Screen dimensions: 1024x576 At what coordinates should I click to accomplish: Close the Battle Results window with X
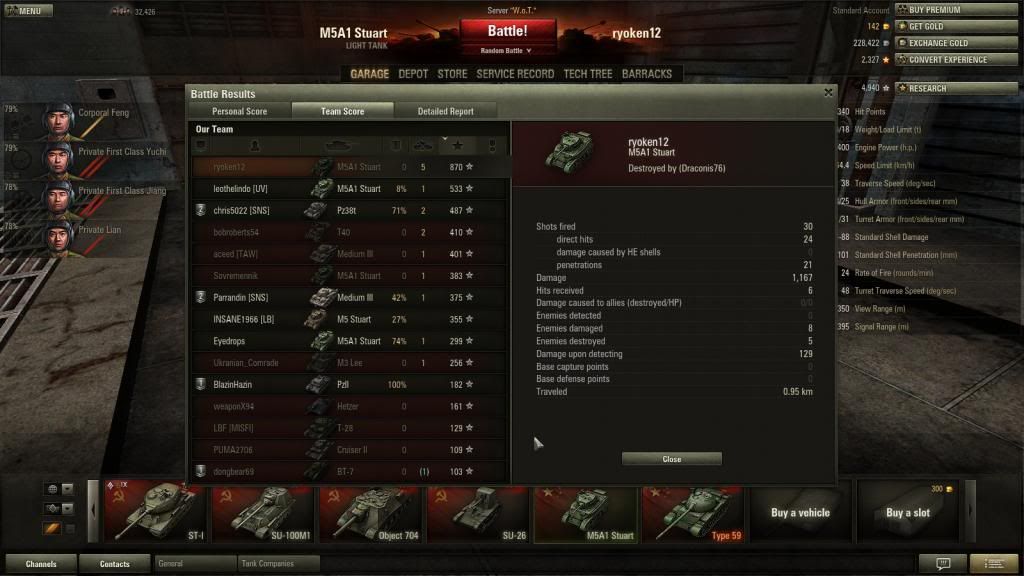(828, 93)
